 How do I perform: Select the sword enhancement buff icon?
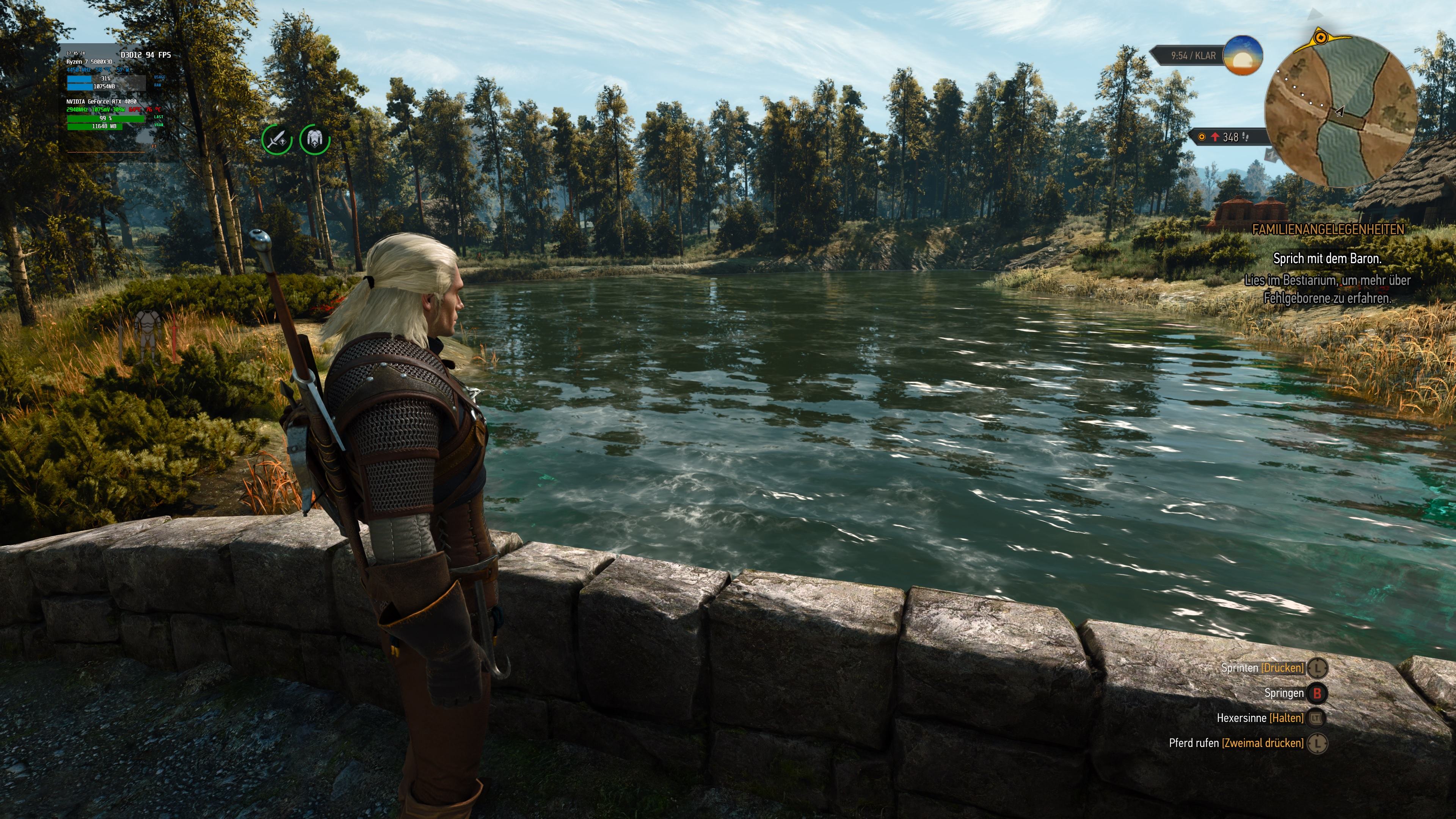pos(277,139)
